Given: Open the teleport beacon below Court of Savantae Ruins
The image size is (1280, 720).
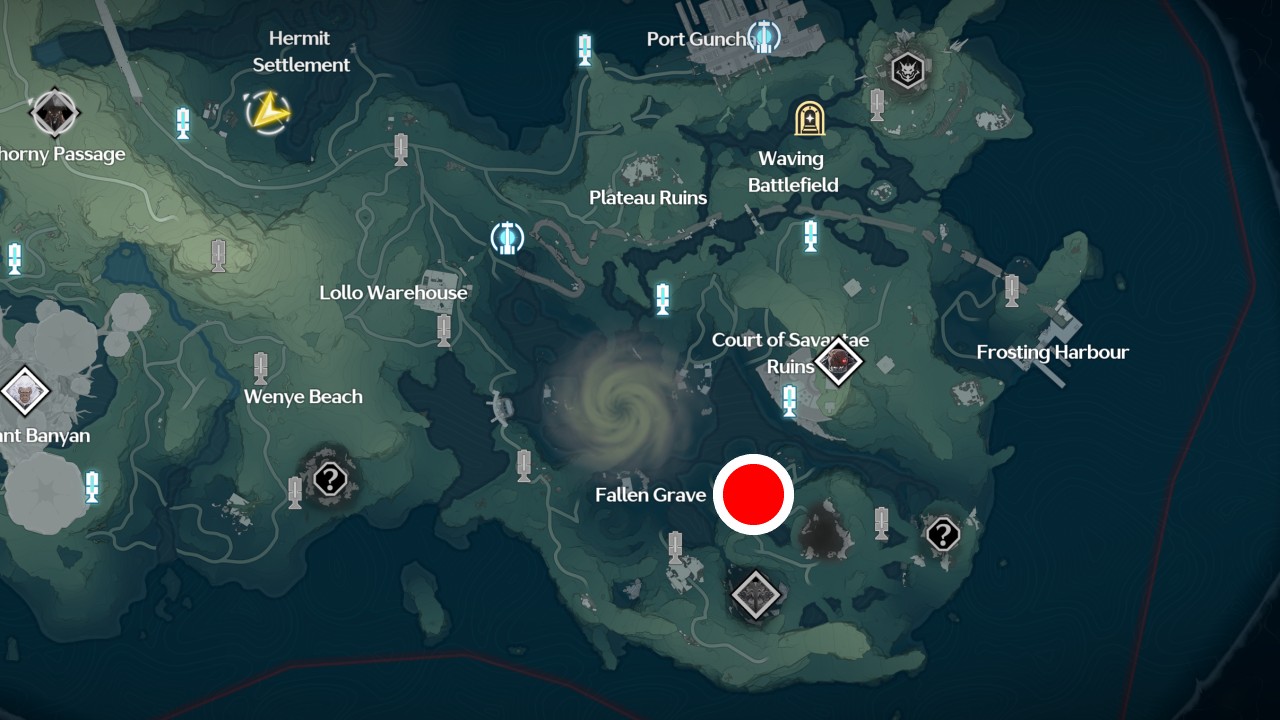Looking at the screenshot, I should tap(789, 401).
